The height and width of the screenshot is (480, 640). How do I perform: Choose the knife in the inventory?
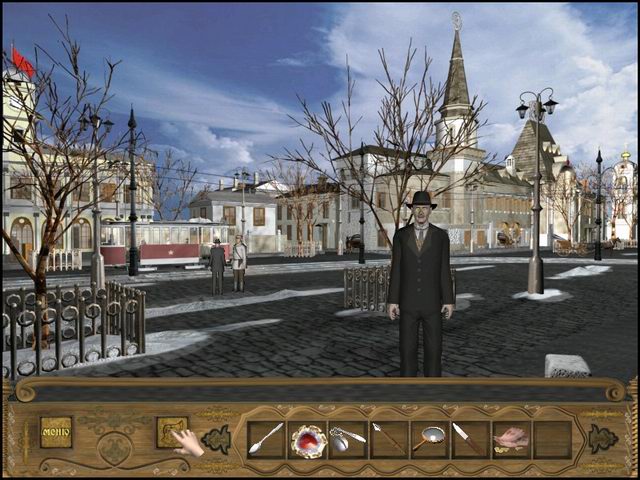click(469, 438)
